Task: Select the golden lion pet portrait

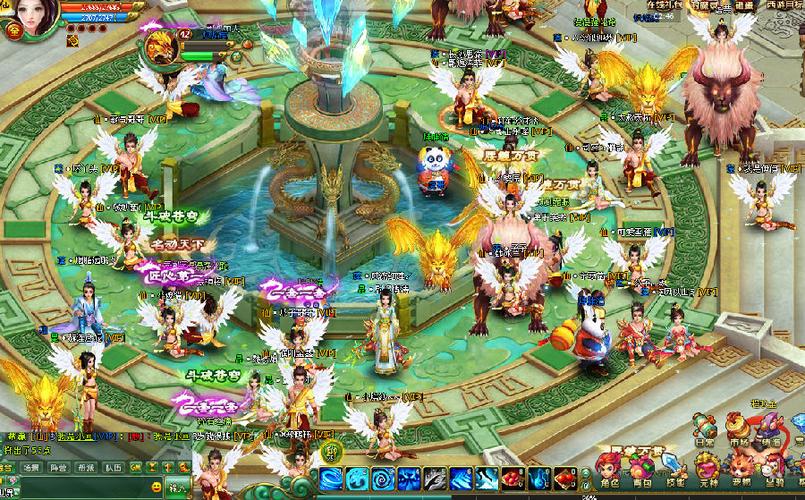Action: pos(159,47)
